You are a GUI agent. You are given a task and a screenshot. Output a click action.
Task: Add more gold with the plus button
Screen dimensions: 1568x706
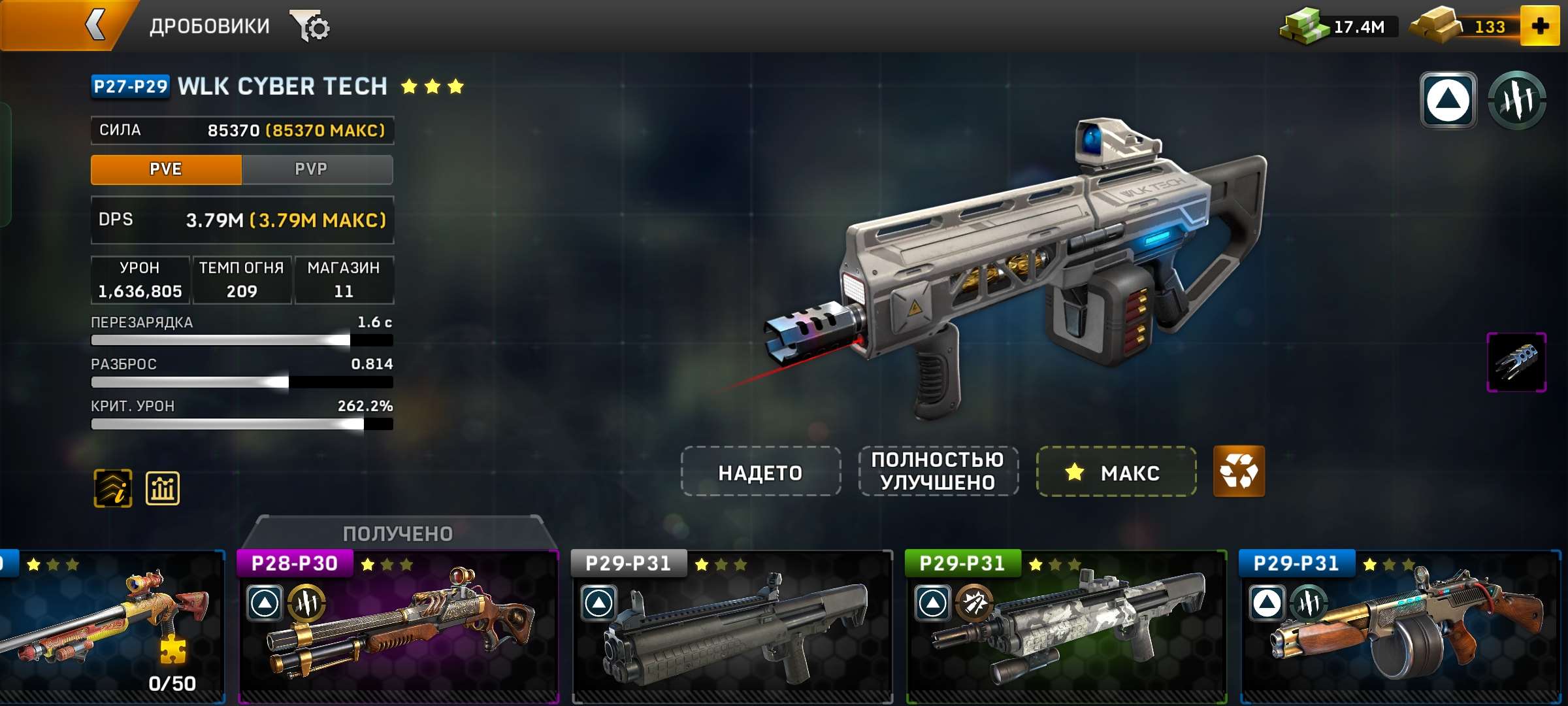tap(1540, 26)
